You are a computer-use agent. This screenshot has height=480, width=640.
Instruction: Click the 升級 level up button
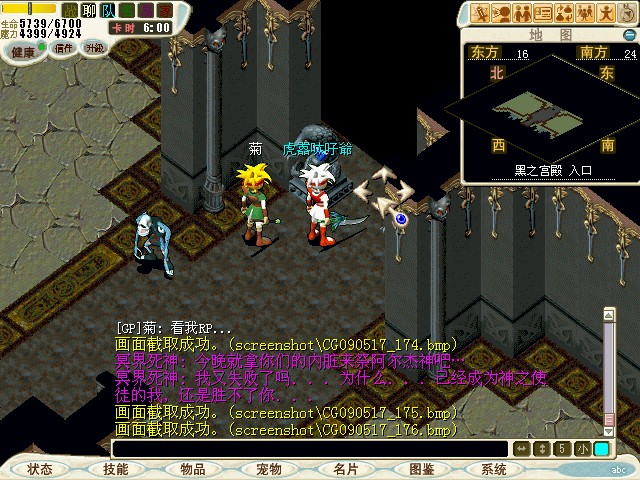click(95, 48)
